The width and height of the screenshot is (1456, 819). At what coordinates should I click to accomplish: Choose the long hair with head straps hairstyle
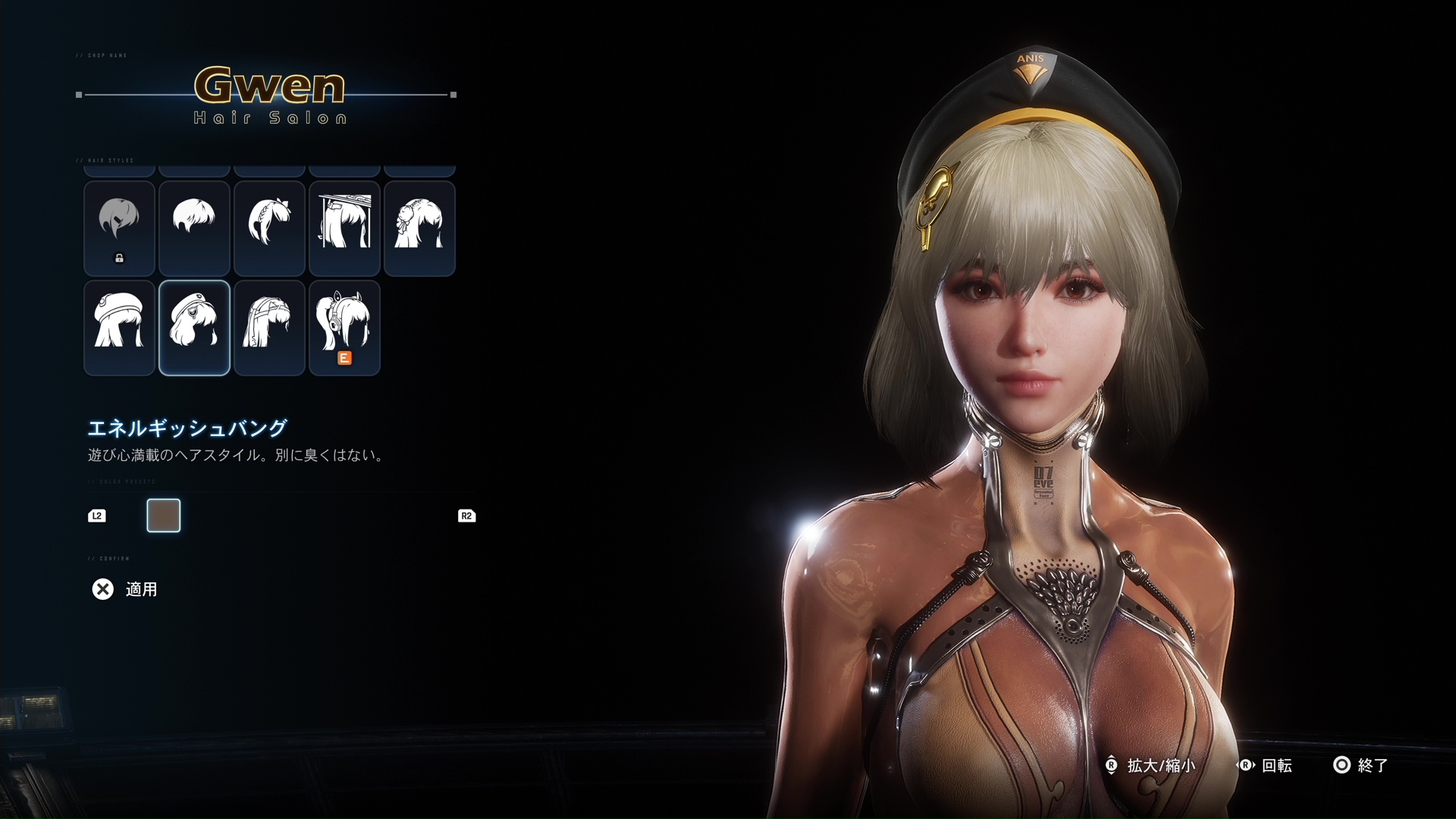pyautogui.click(x=269, y=328)
